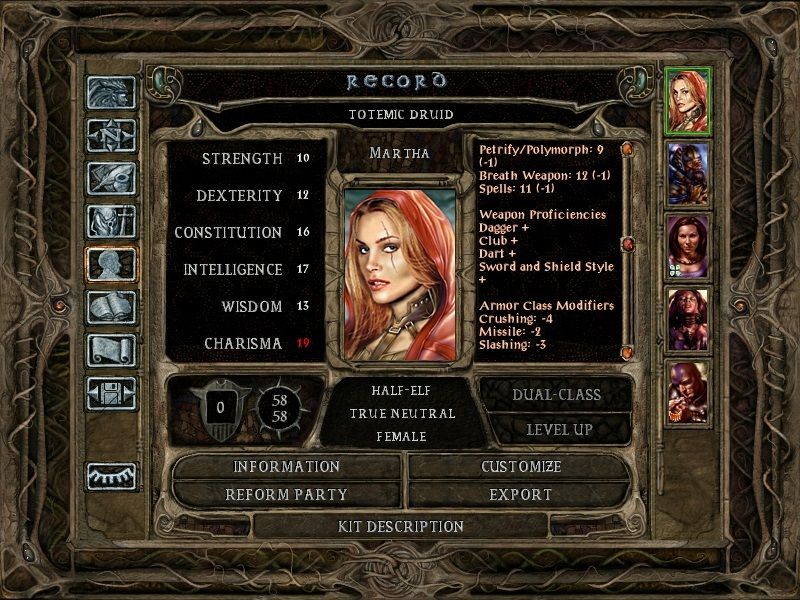Select the Dual-Class button
The image size is (800, 600).
click(x=556, y=395)
